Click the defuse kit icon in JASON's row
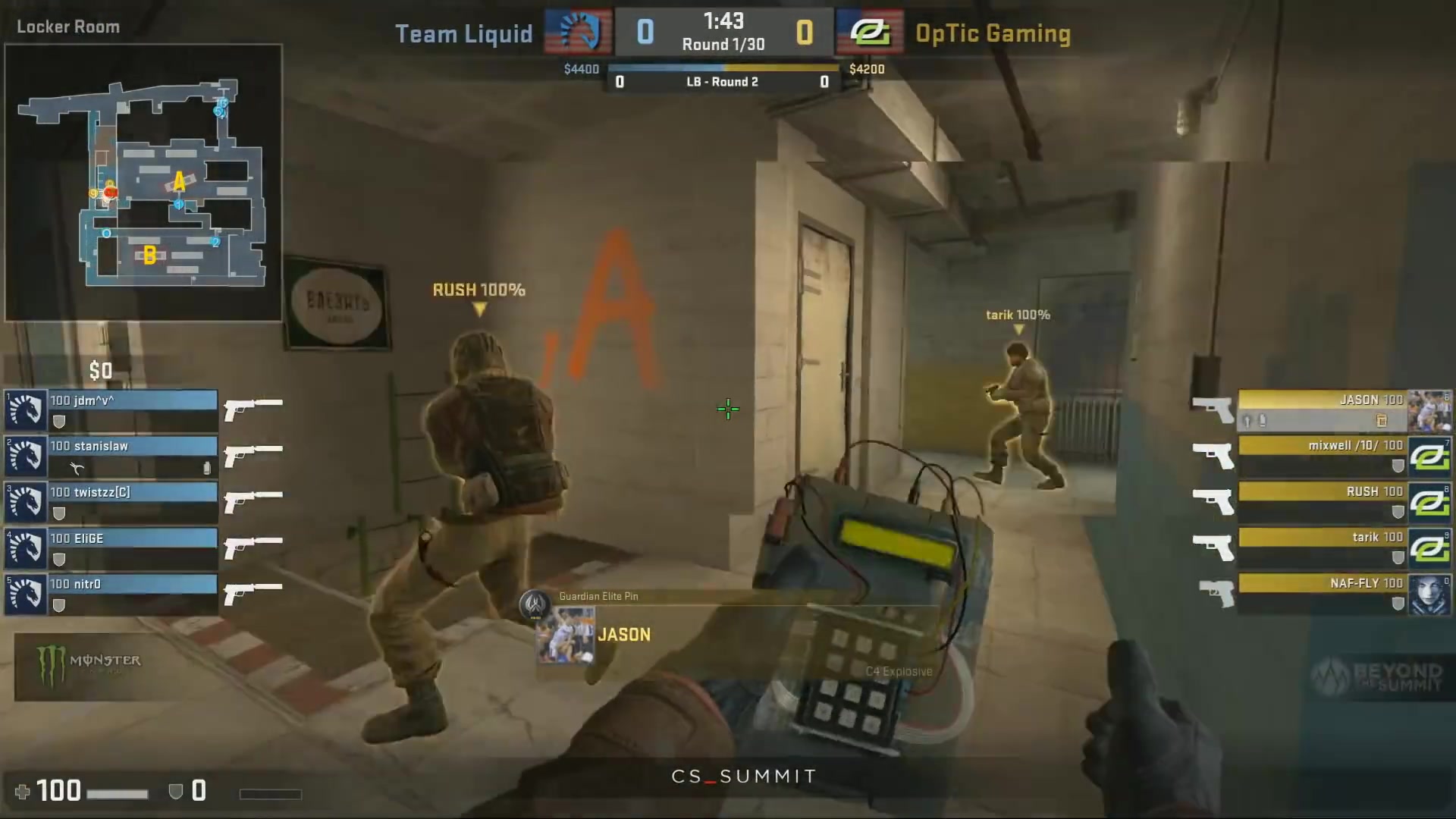The width and height of the screenshot is (1456, 819). (1380, 419)
